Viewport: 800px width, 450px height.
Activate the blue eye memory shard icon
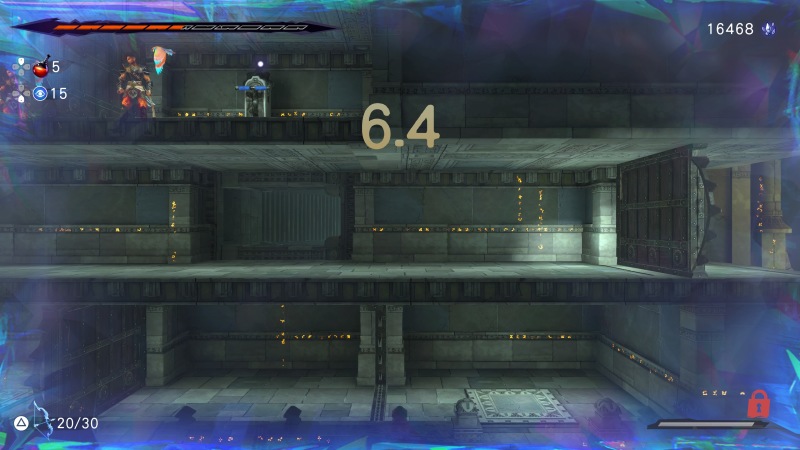pyautogui.click(x=40, y=94)
